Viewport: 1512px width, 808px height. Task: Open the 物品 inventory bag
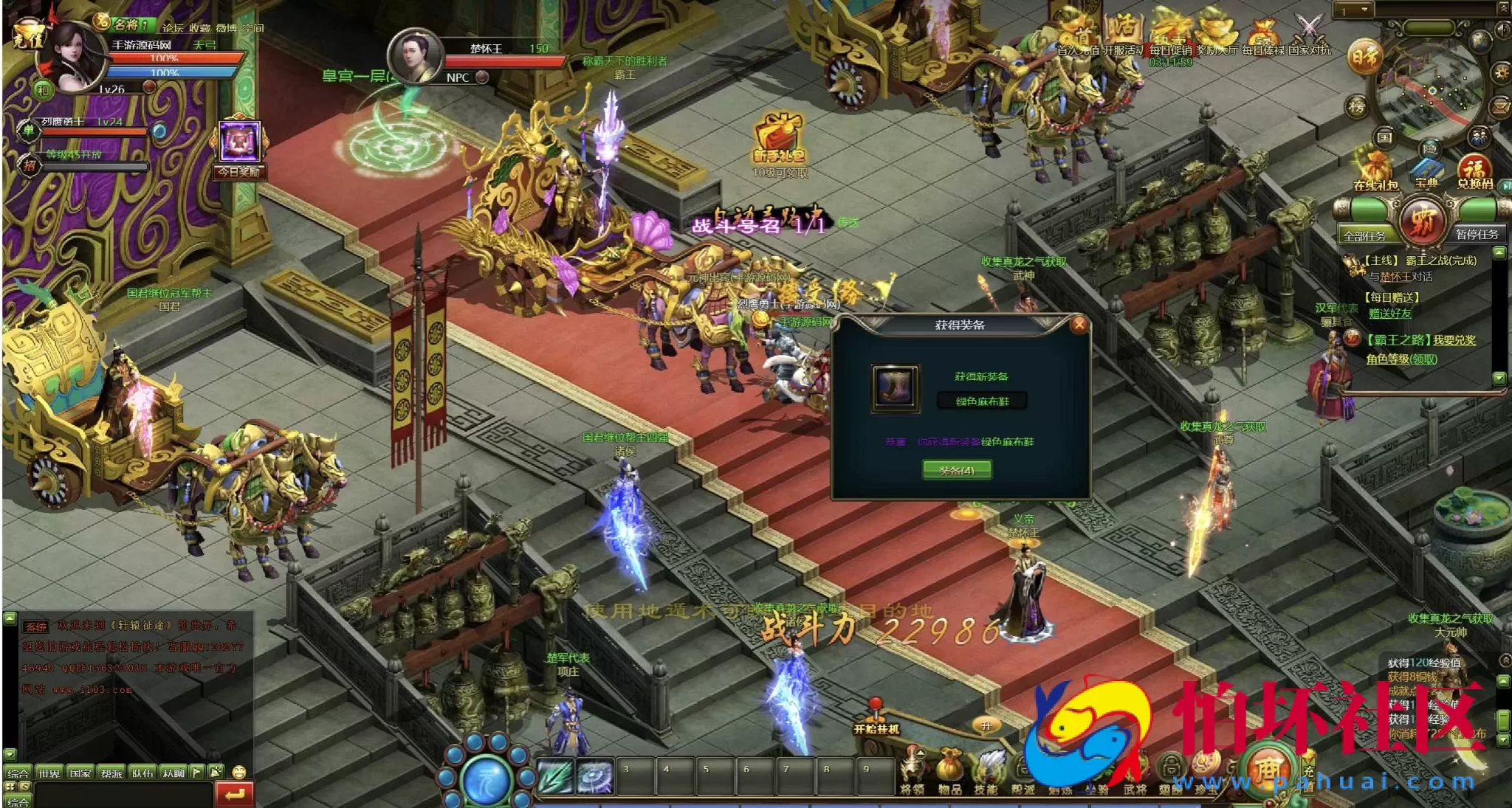tap(949, 772)
